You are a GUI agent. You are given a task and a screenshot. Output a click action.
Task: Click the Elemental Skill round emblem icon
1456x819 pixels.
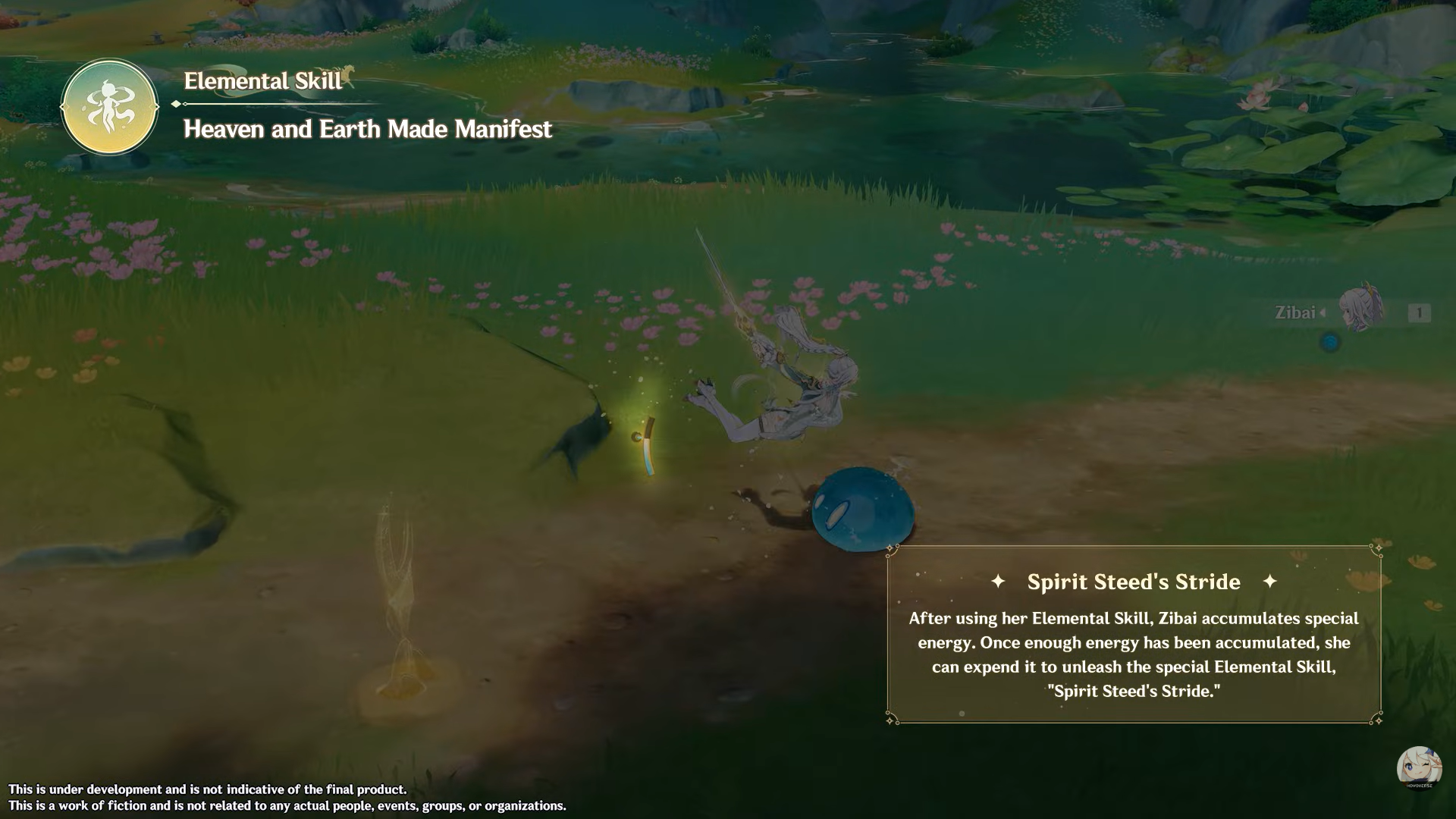click(110, 108)
